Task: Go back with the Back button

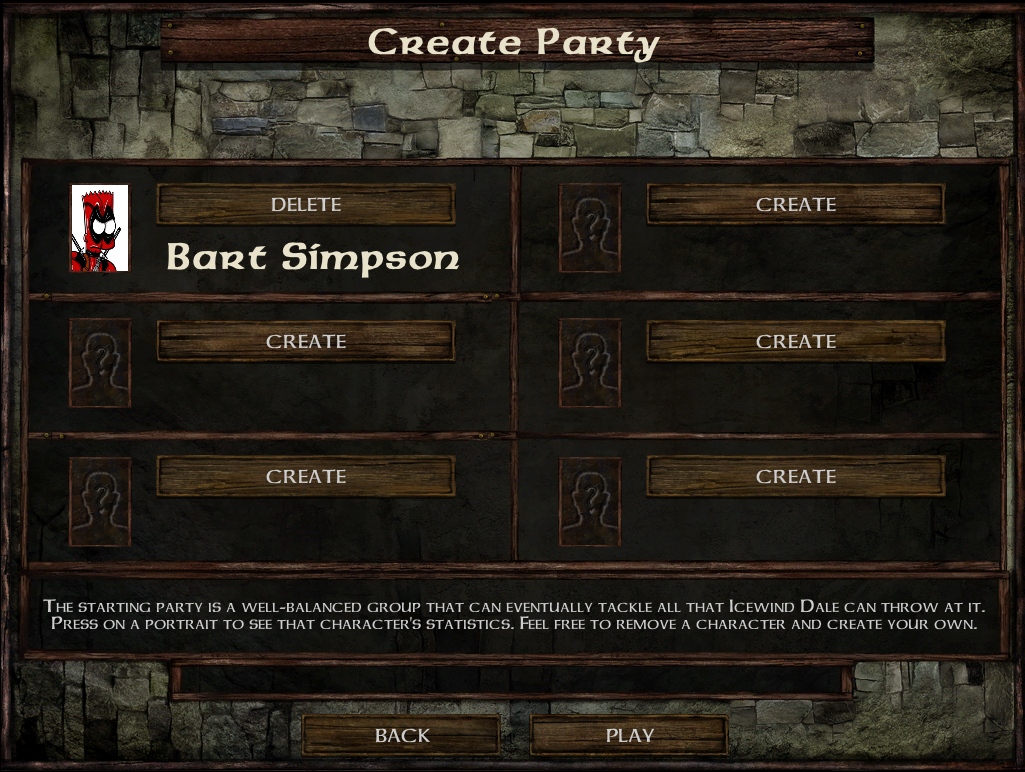Action: click(401, 736)
